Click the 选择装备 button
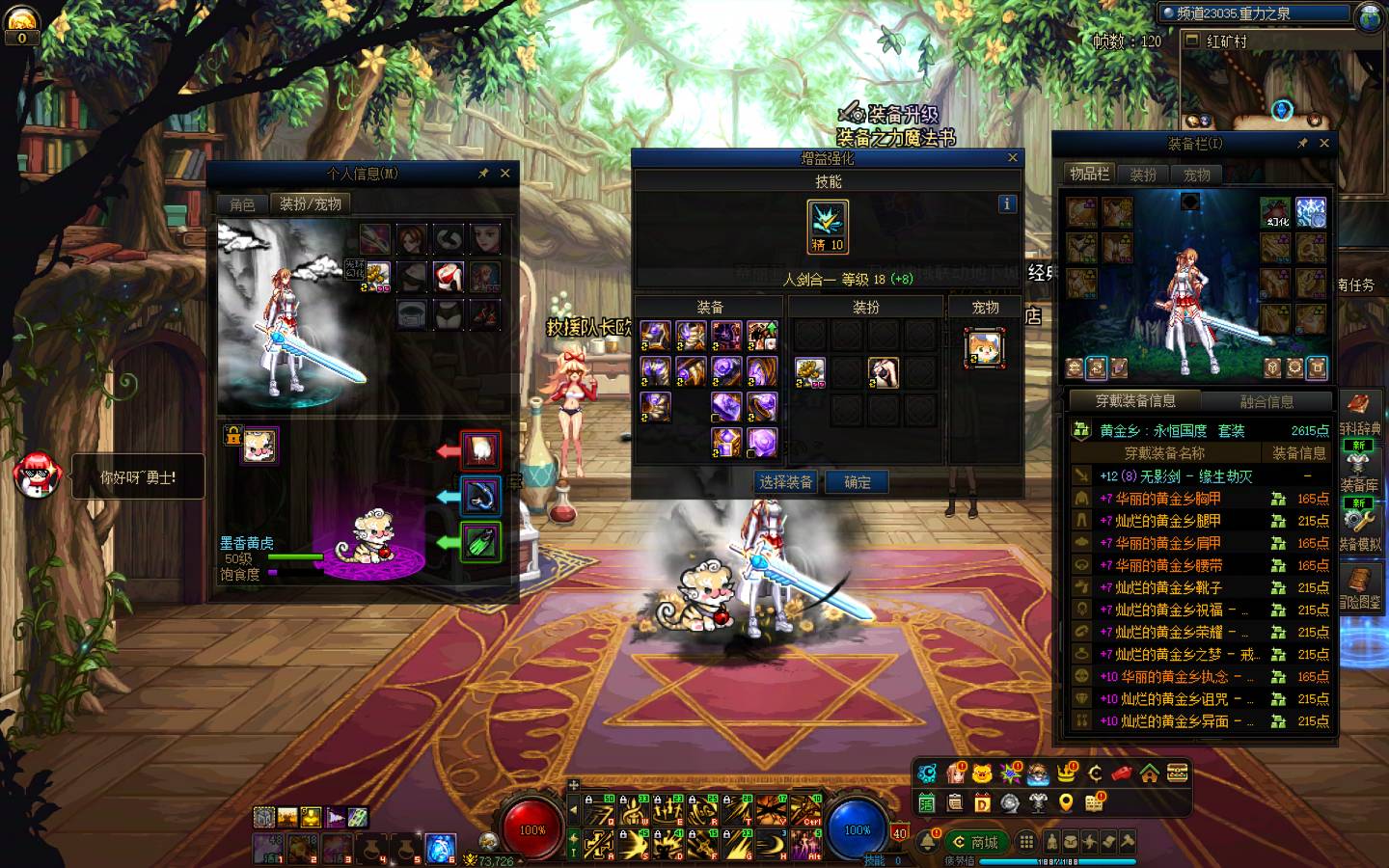 point(785,482)
